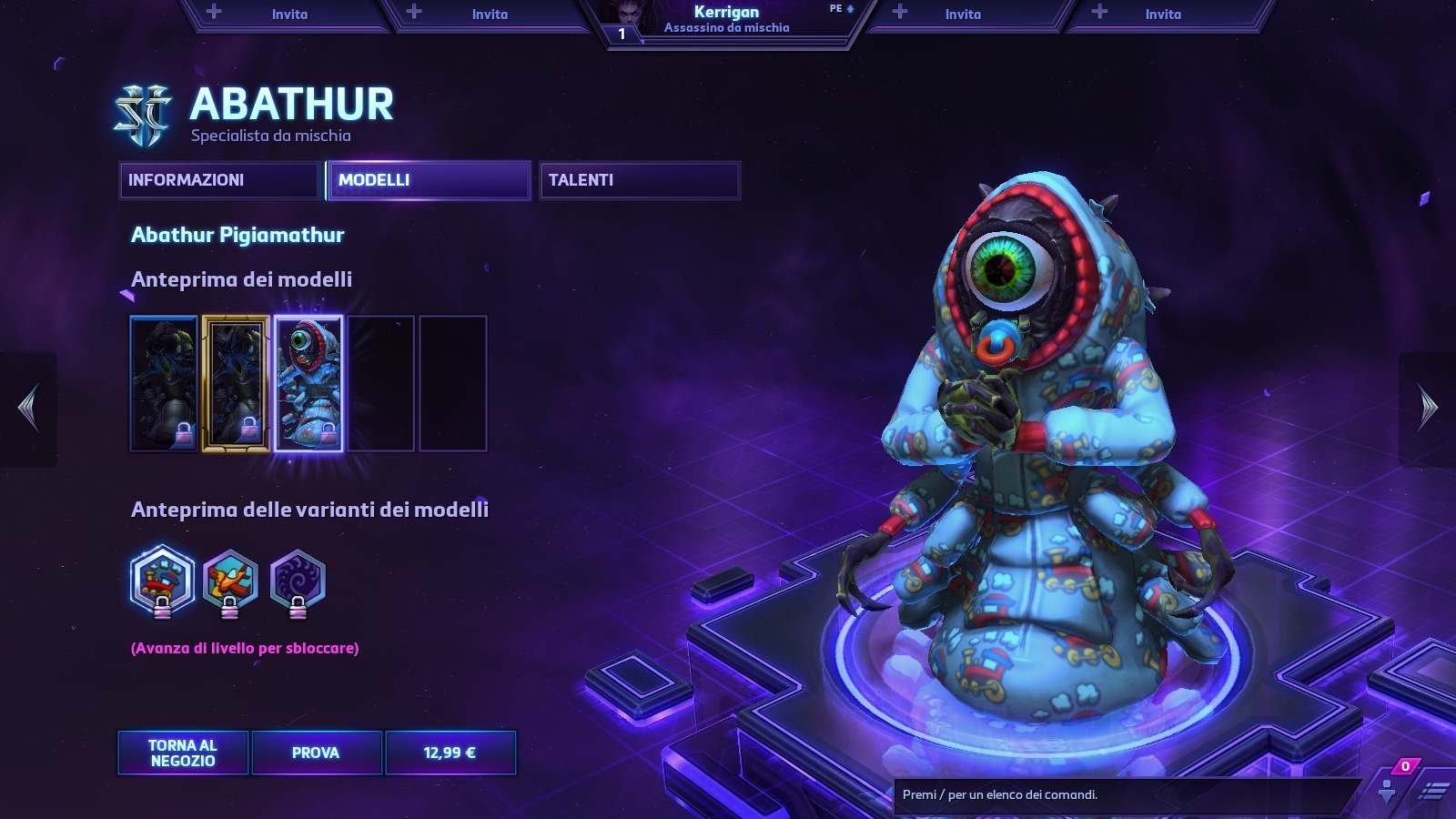
Task: Open the list menu icon in bottom corner
Action: pos(1434,791)
